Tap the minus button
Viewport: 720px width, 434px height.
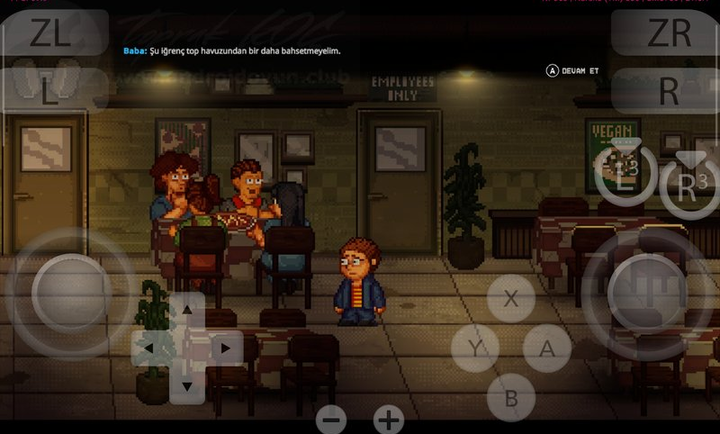pyautogui.click(x=332, y=420)
